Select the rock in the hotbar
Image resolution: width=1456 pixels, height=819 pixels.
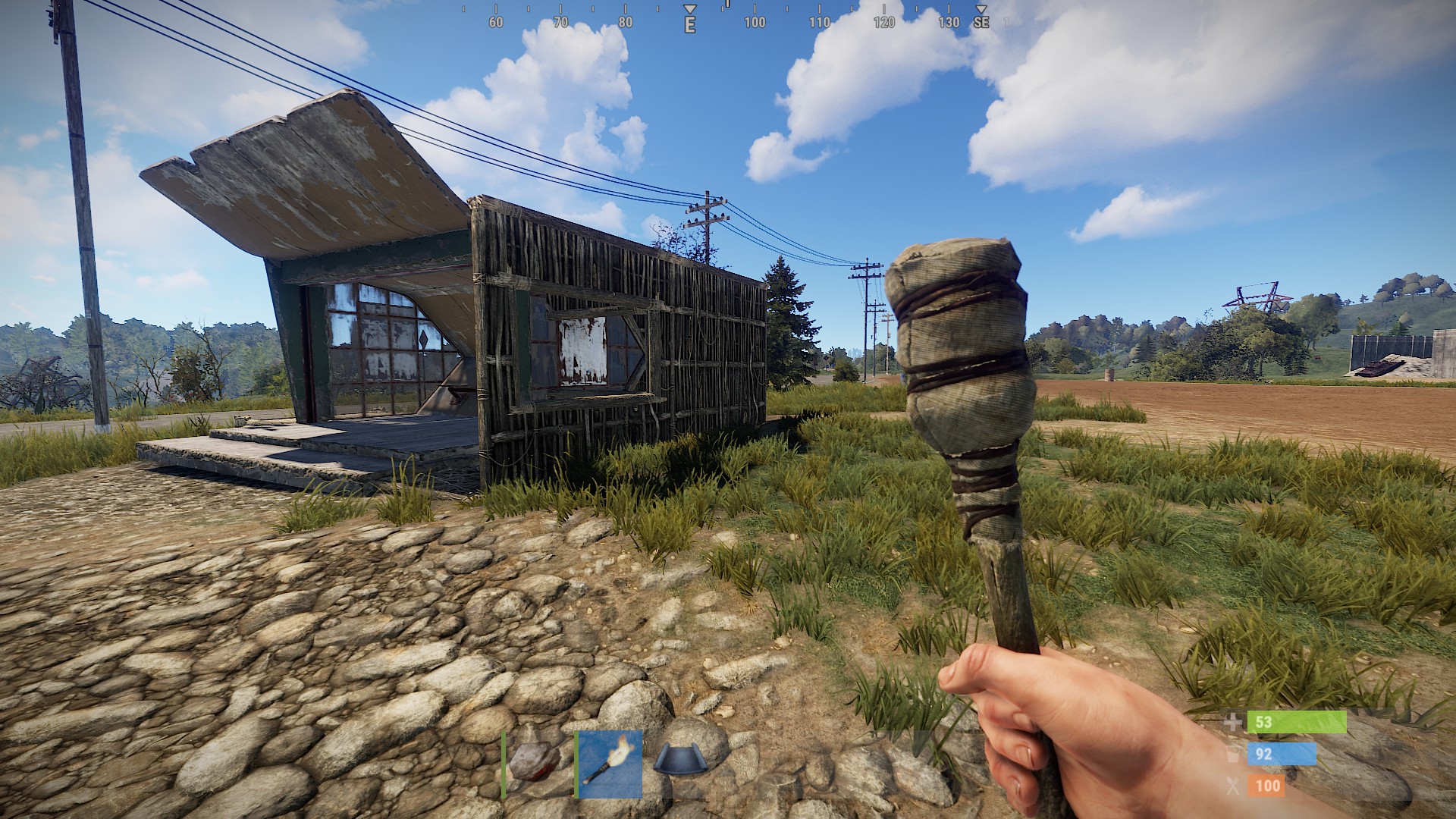[x=535, y=762]
